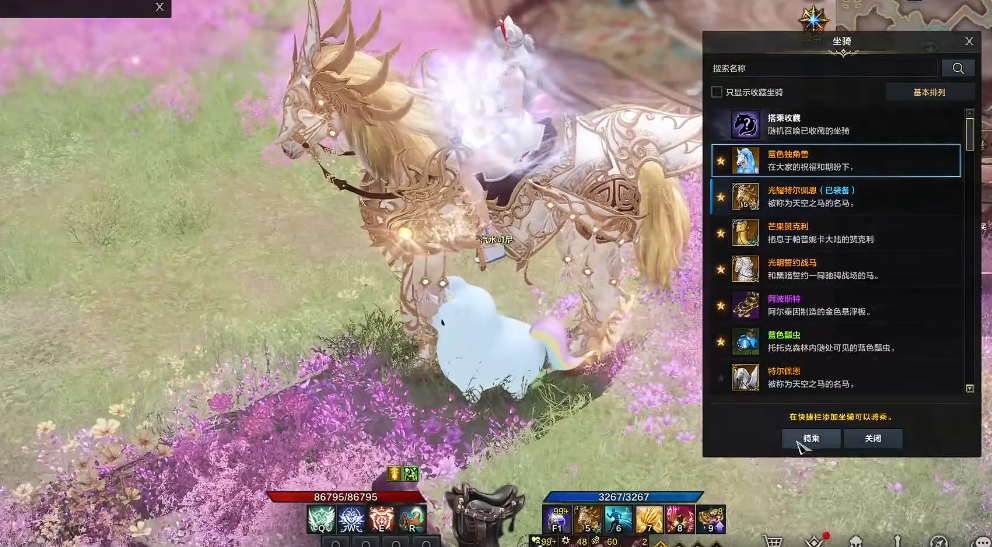Click the mount name search field

point(824,68)
